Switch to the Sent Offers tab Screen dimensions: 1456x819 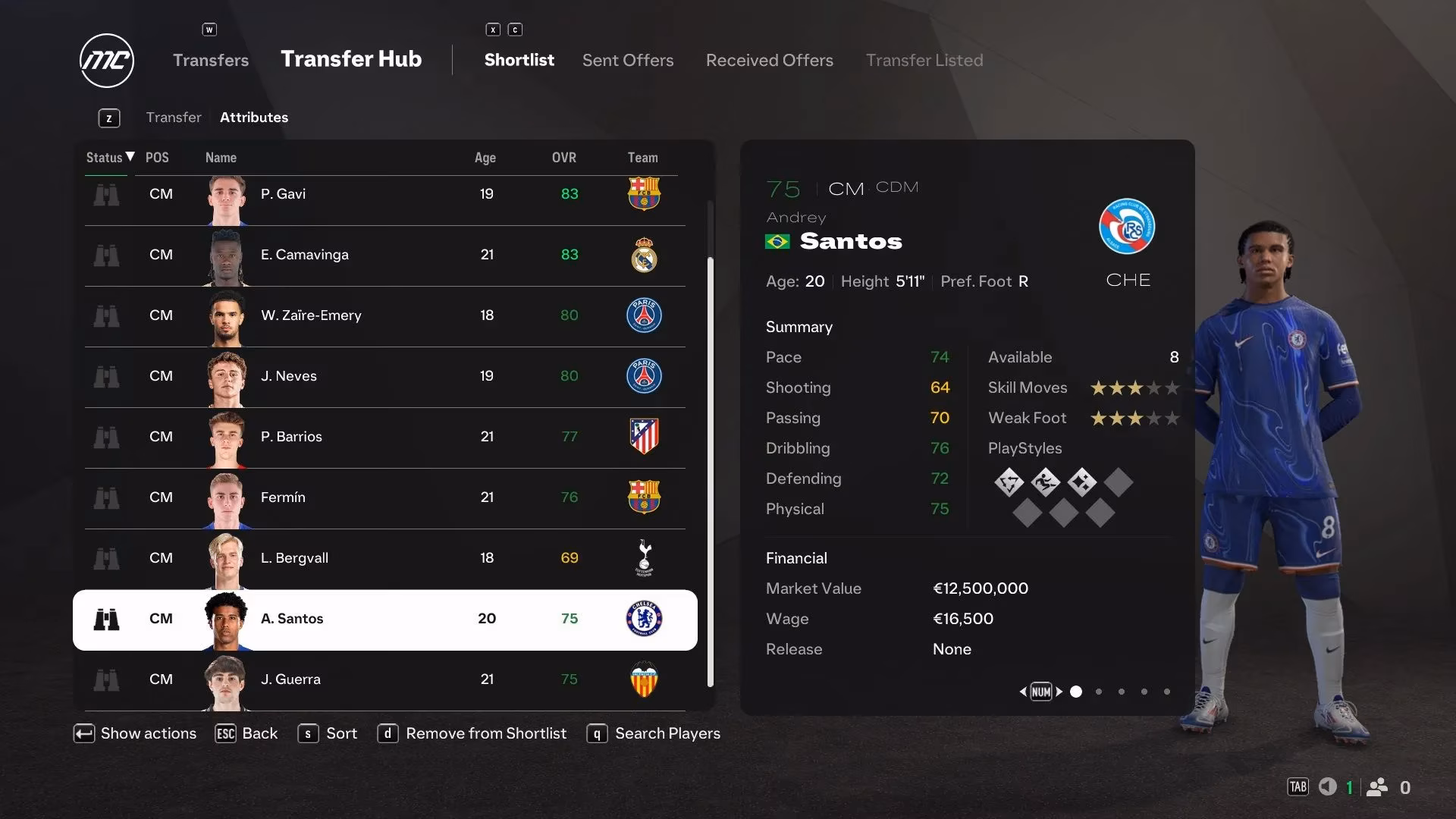click(x=627, y=60)
